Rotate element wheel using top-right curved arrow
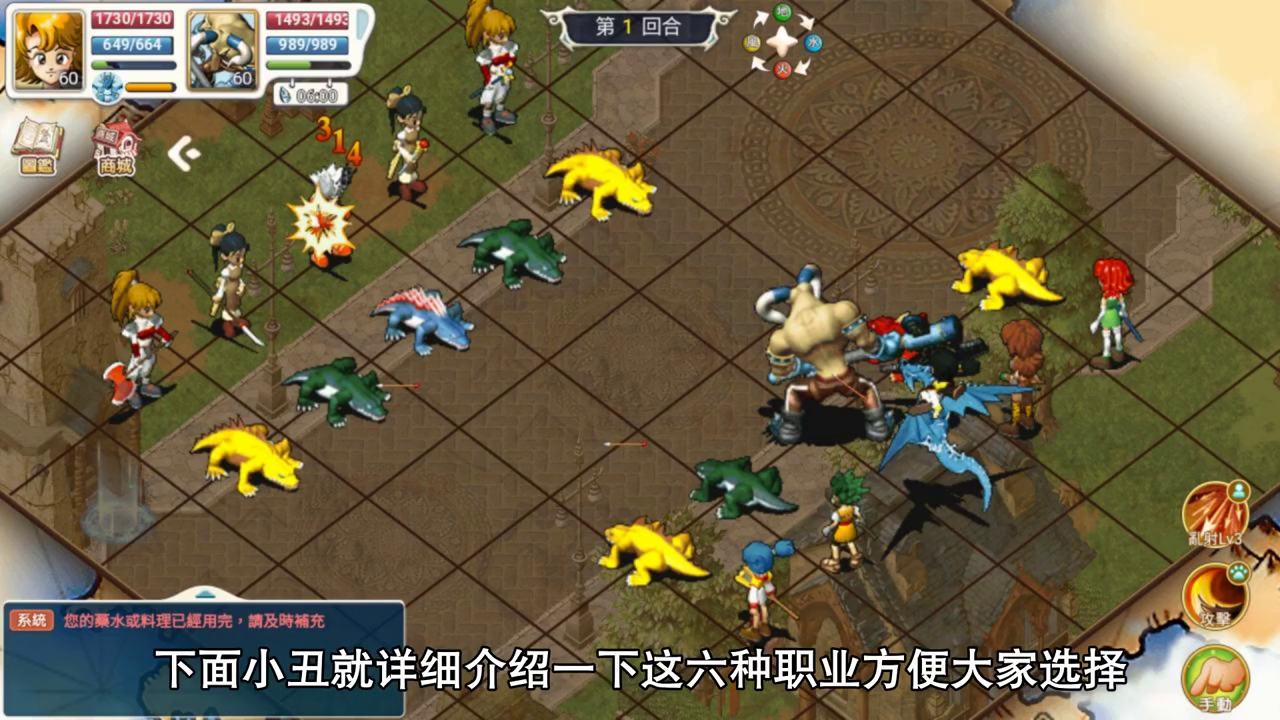 click(x=806, y=20)
